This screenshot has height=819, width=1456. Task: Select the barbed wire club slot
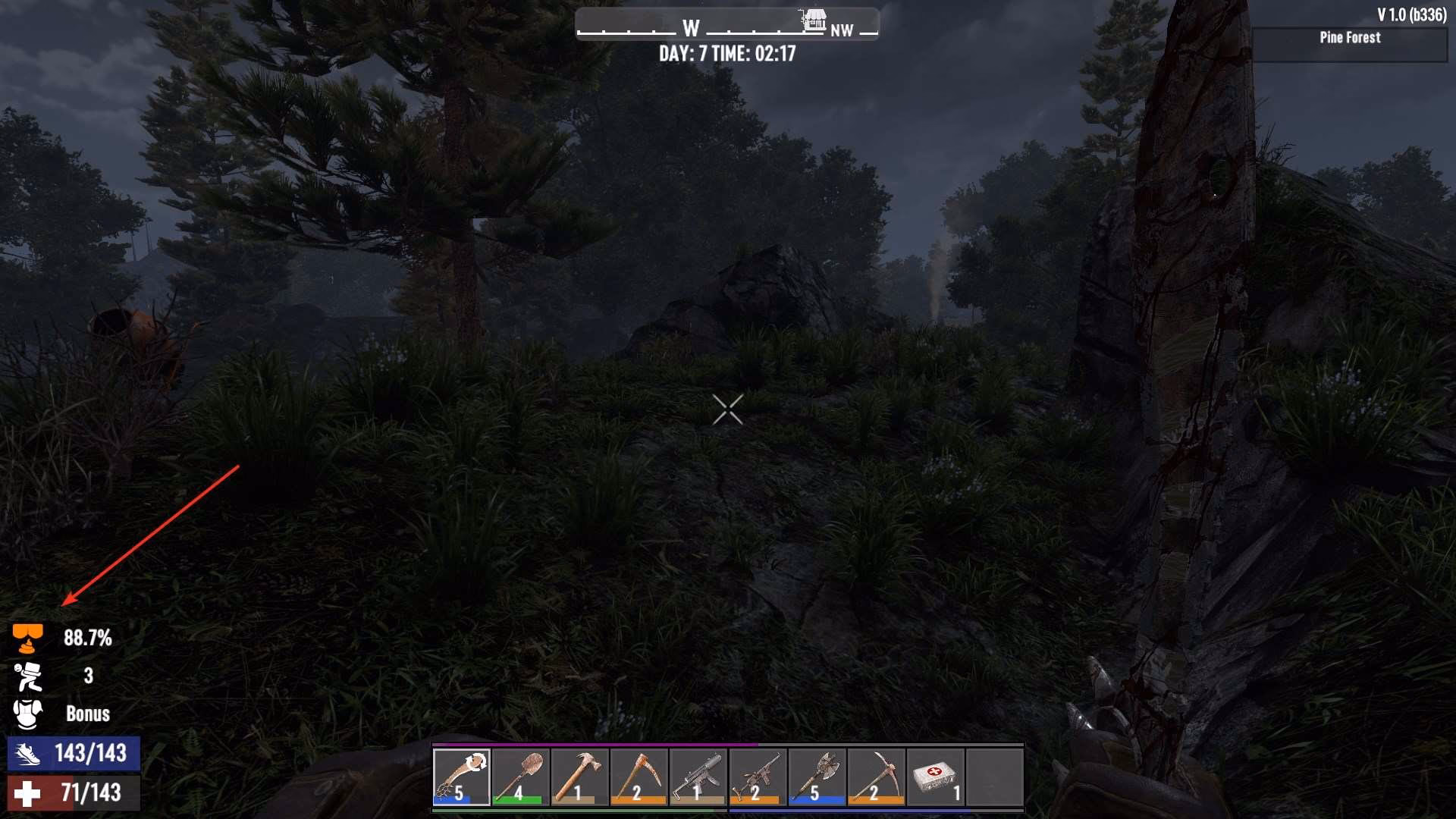click(x=461, y=777)
